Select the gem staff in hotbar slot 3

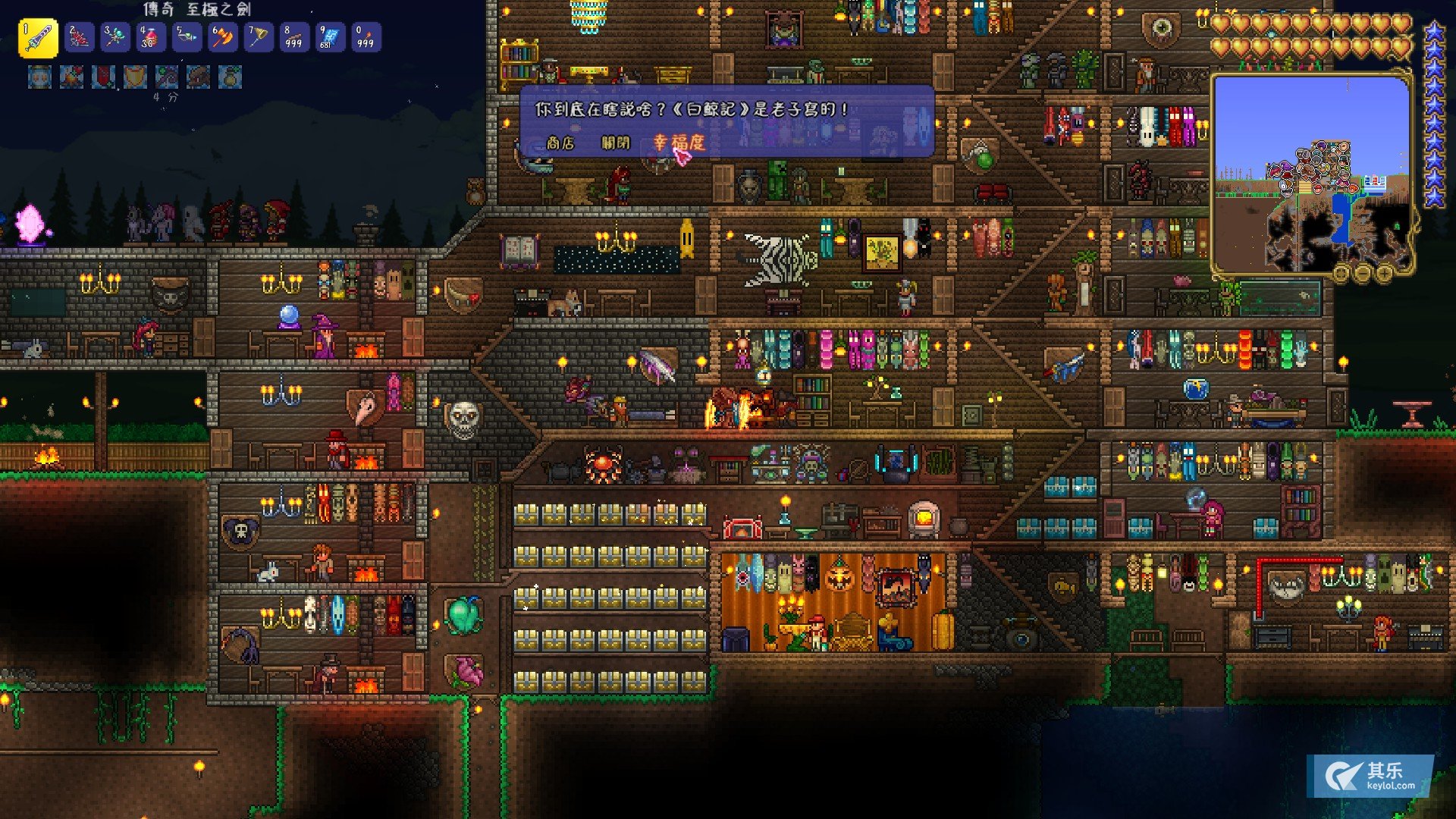click(x=115, y=38)
